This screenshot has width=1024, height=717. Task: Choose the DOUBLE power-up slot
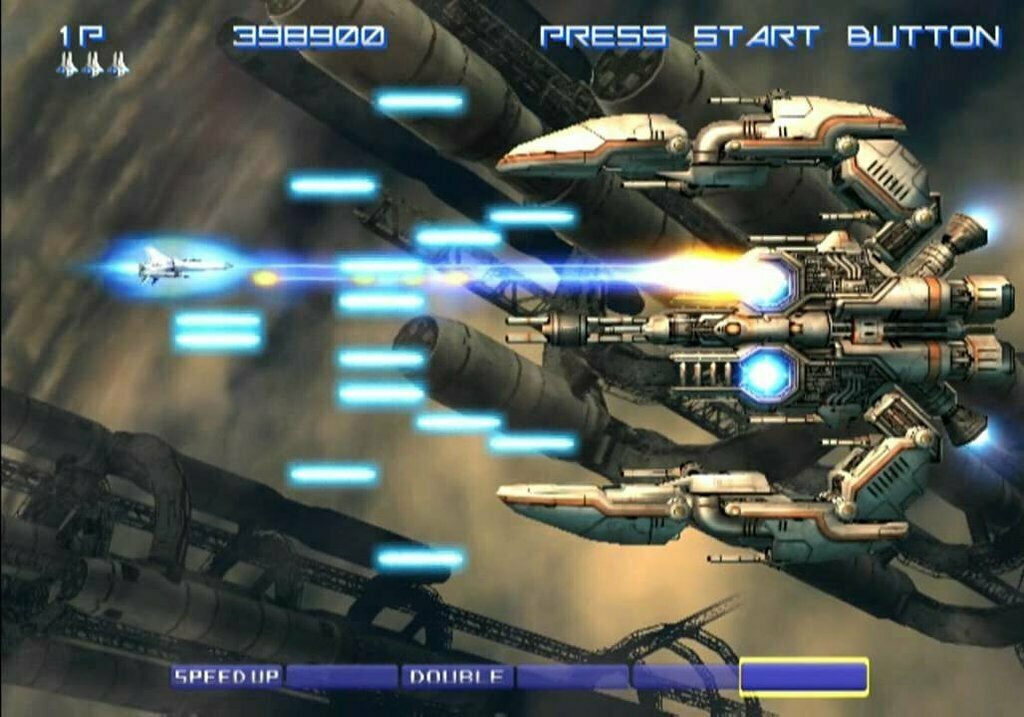(x=456, y=677)
